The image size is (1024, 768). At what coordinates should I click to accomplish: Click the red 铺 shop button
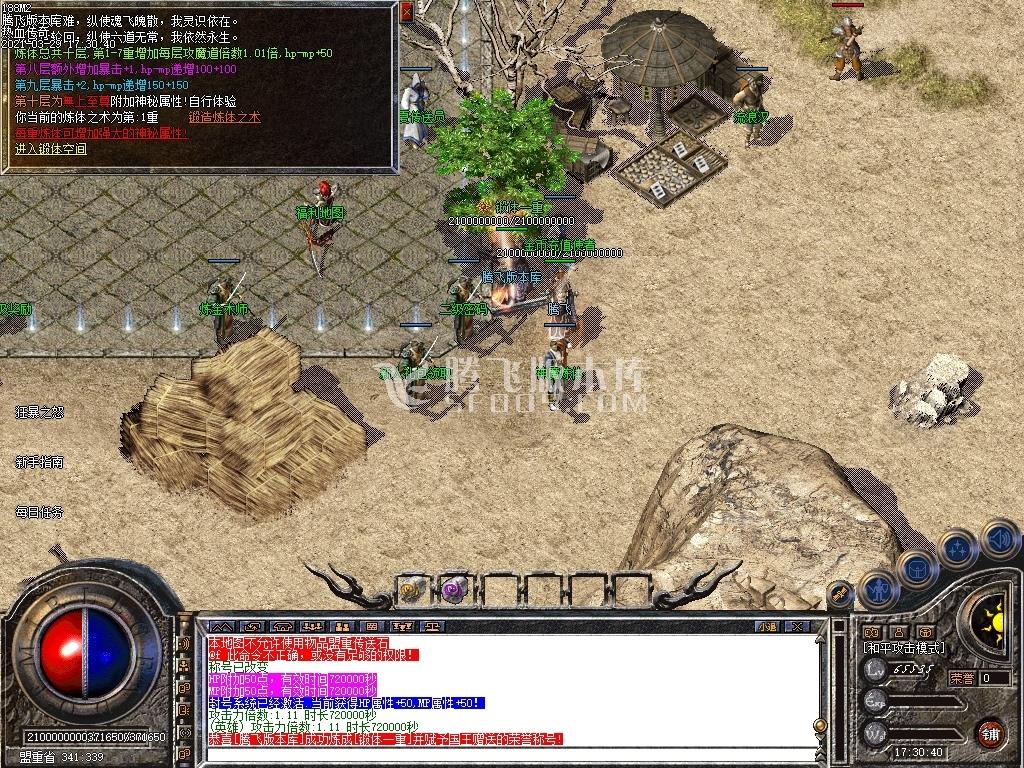pyautogui.click(x=991, y=731)
